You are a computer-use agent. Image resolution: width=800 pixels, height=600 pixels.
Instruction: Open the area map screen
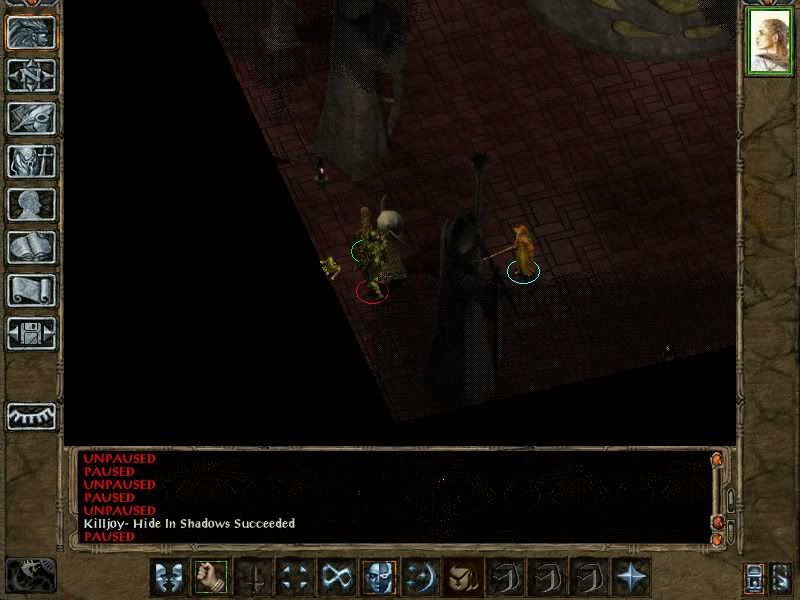(31, 74)
